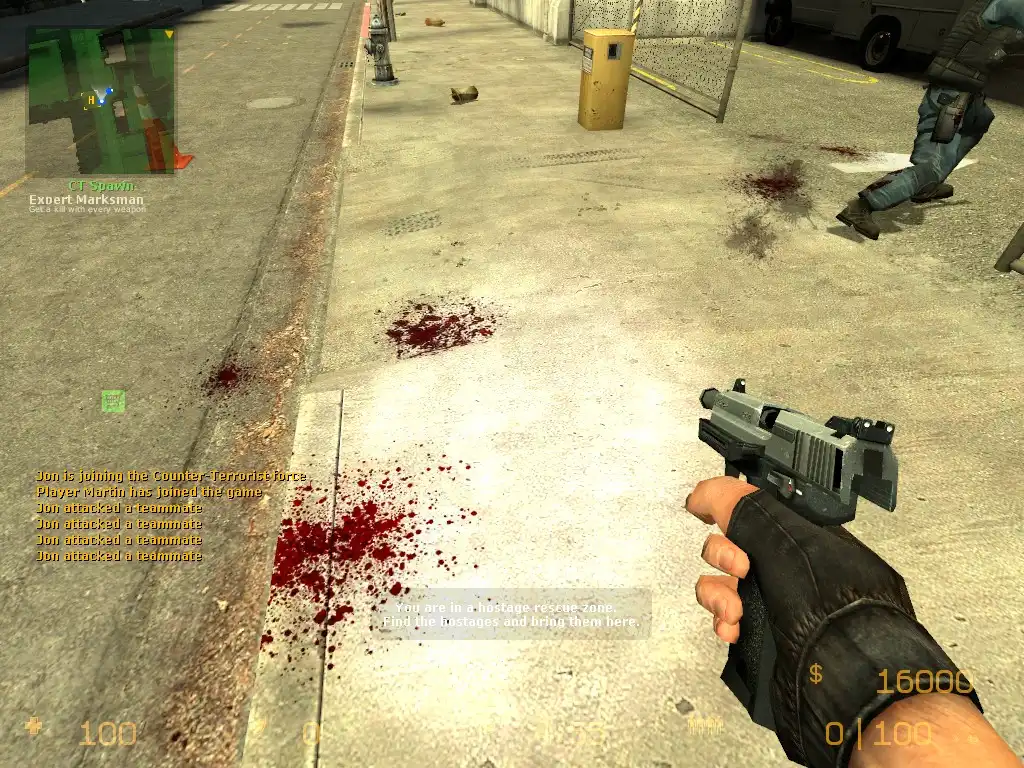Select the Expert Marksman achievement tracker
Screen dimensions: 1024x768
[86, 200]
